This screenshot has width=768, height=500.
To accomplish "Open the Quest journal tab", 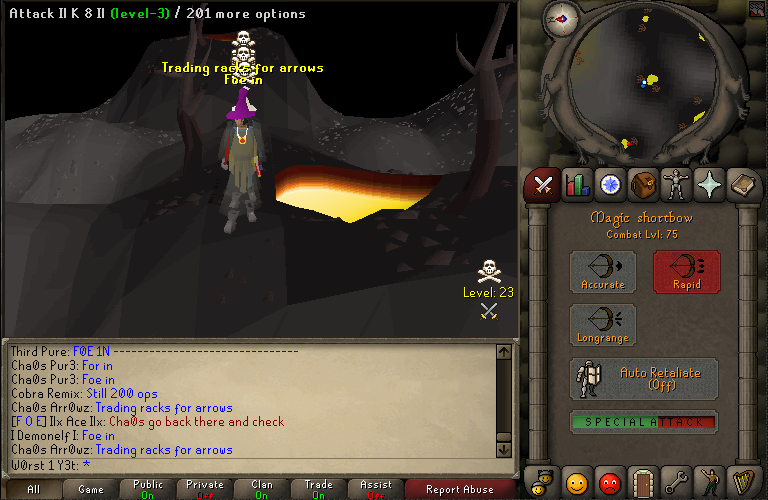I will click(610, 185).
